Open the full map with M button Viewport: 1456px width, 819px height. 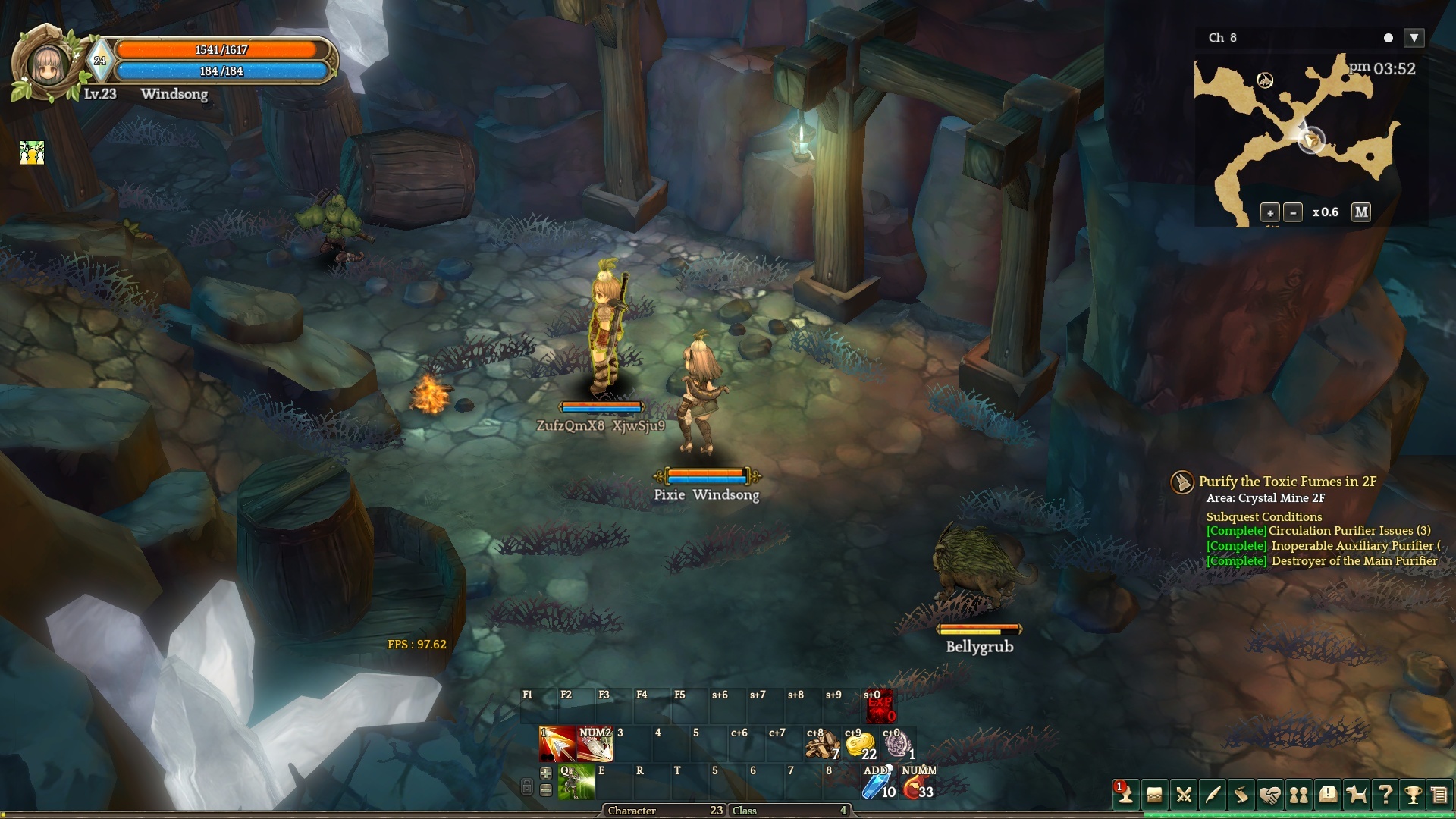pos(1361,212)
